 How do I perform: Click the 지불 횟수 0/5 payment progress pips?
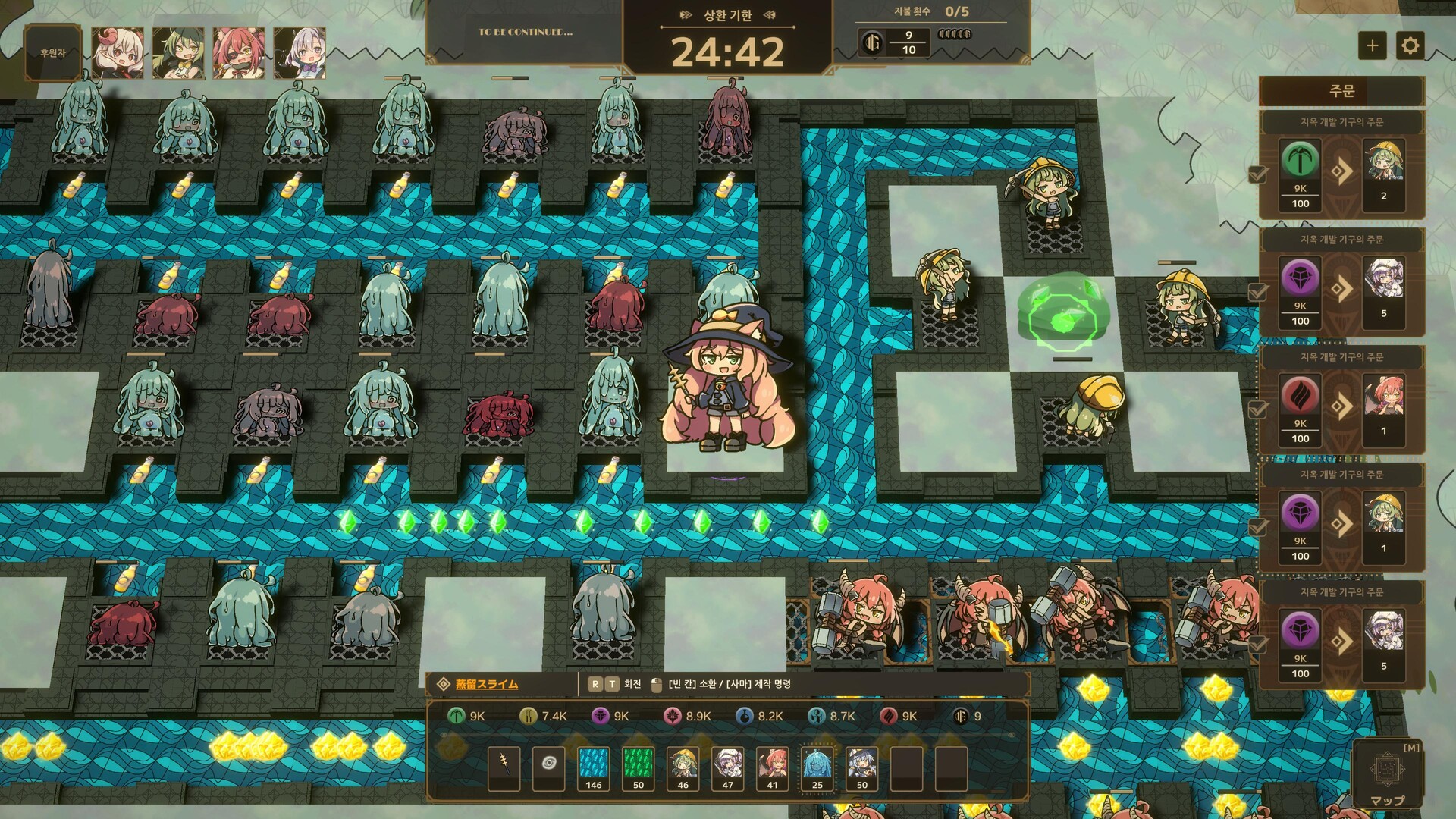point(955,33)
